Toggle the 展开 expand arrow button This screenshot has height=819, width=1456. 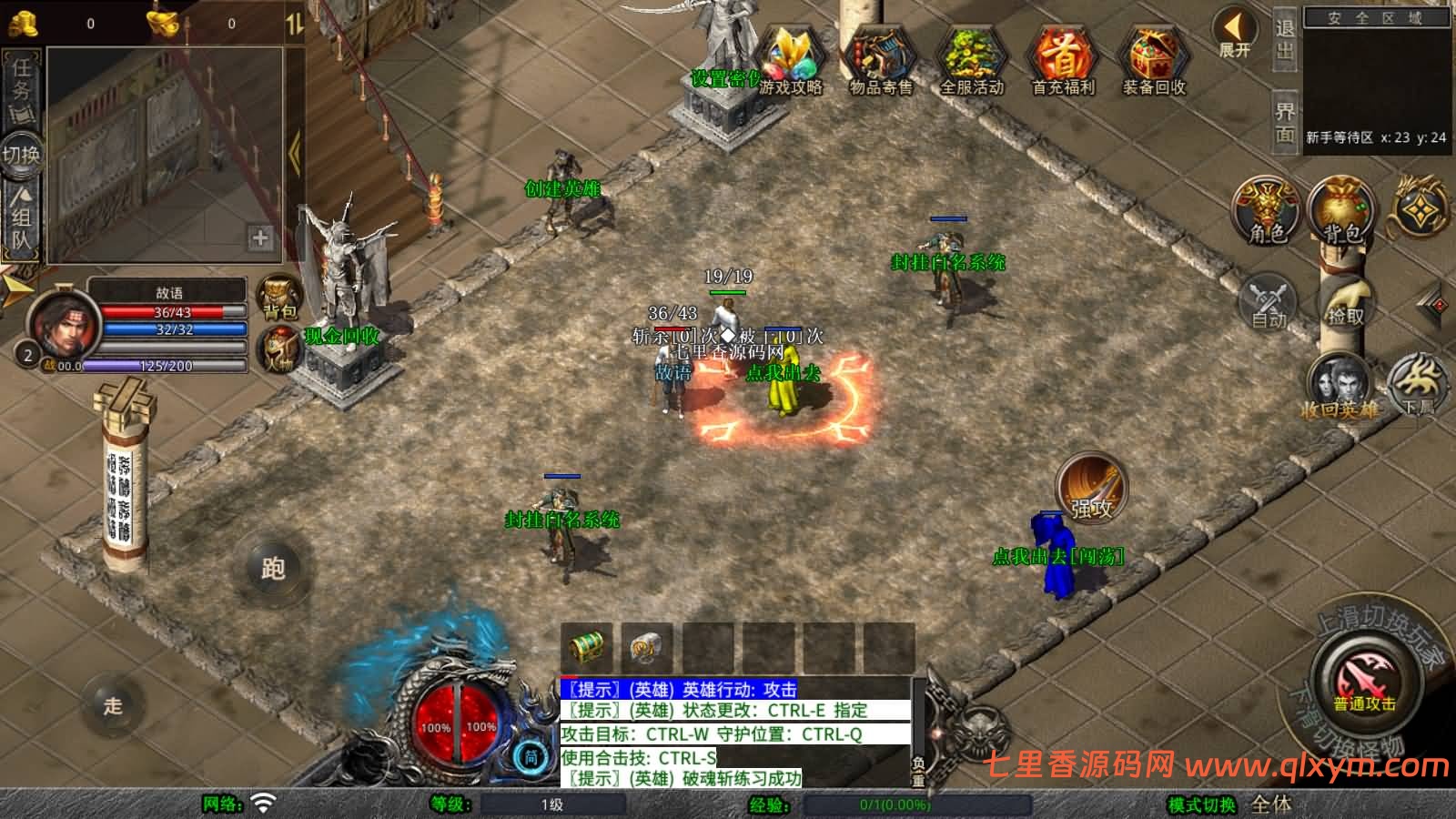click(x=1235, y=34)
